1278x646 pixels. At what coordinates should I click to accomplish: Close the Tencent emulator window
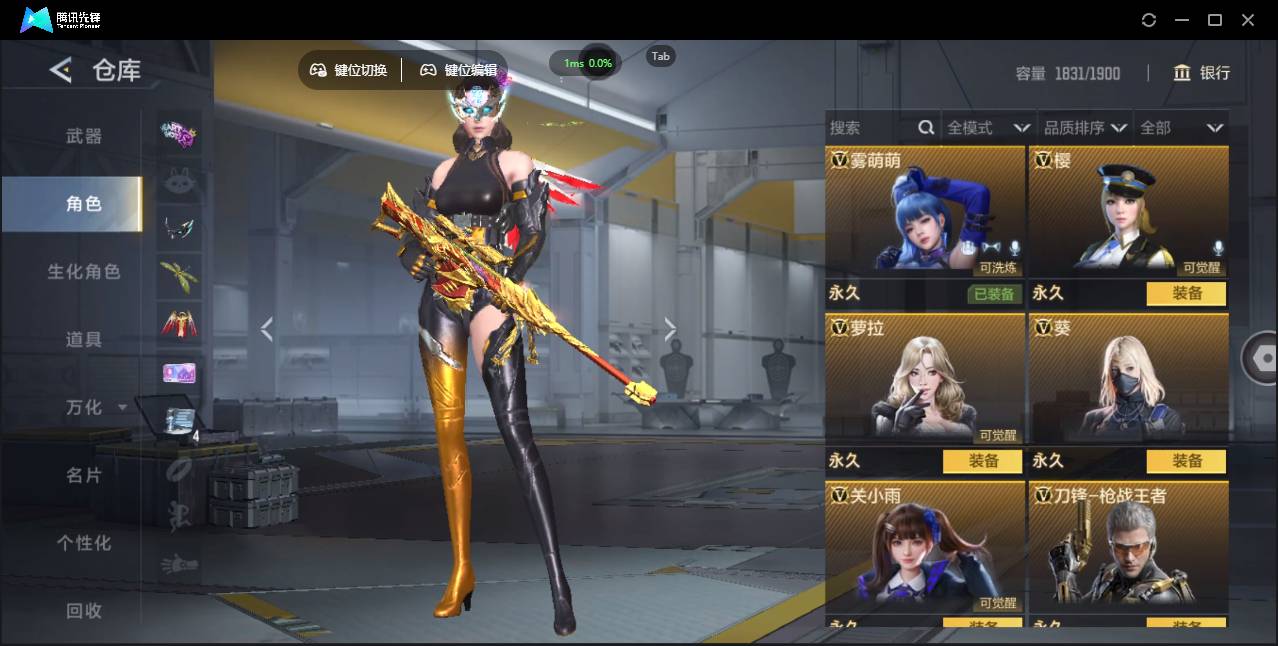(x=1248, y=20)
